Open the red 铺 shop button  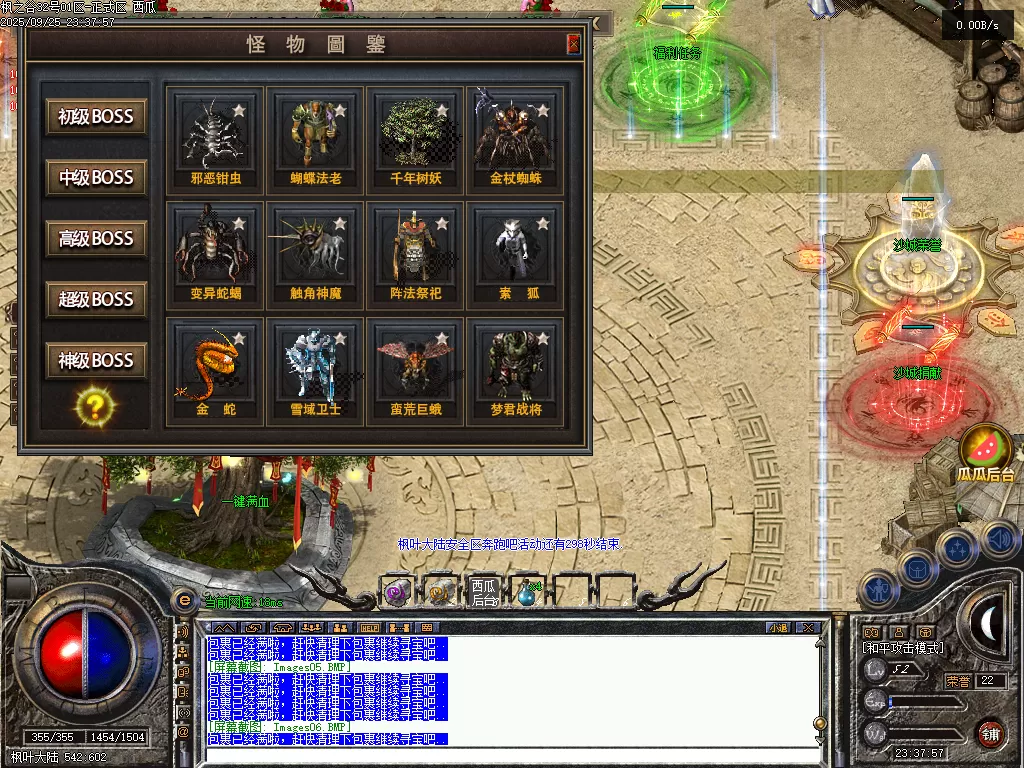[x=991, y=733]
